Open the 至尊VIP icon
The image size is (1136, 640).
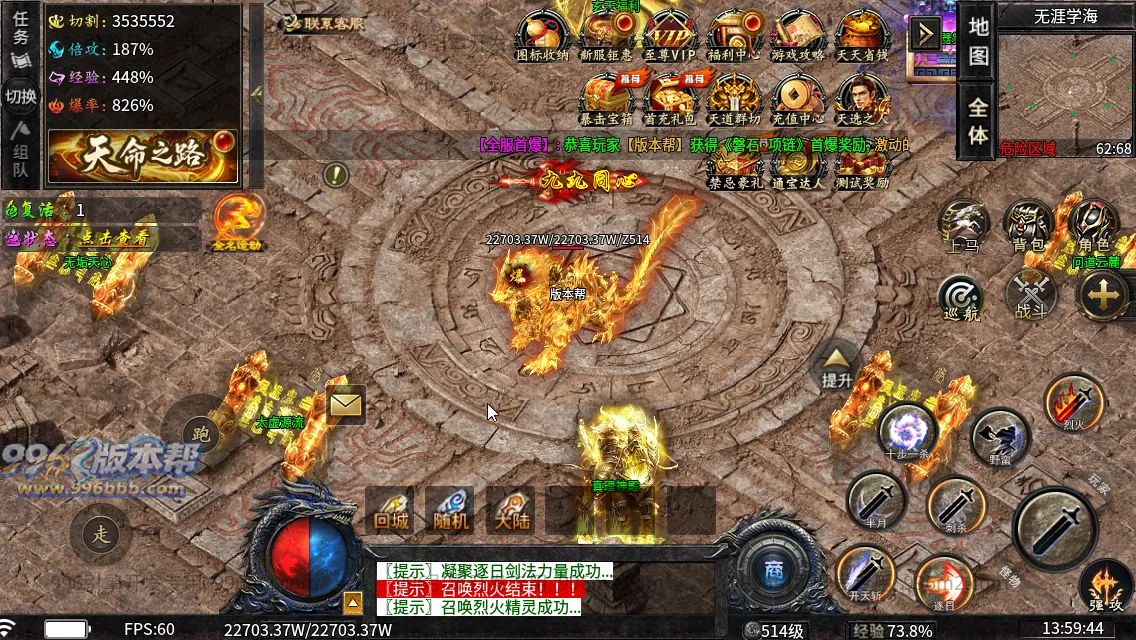click(670, 37)
